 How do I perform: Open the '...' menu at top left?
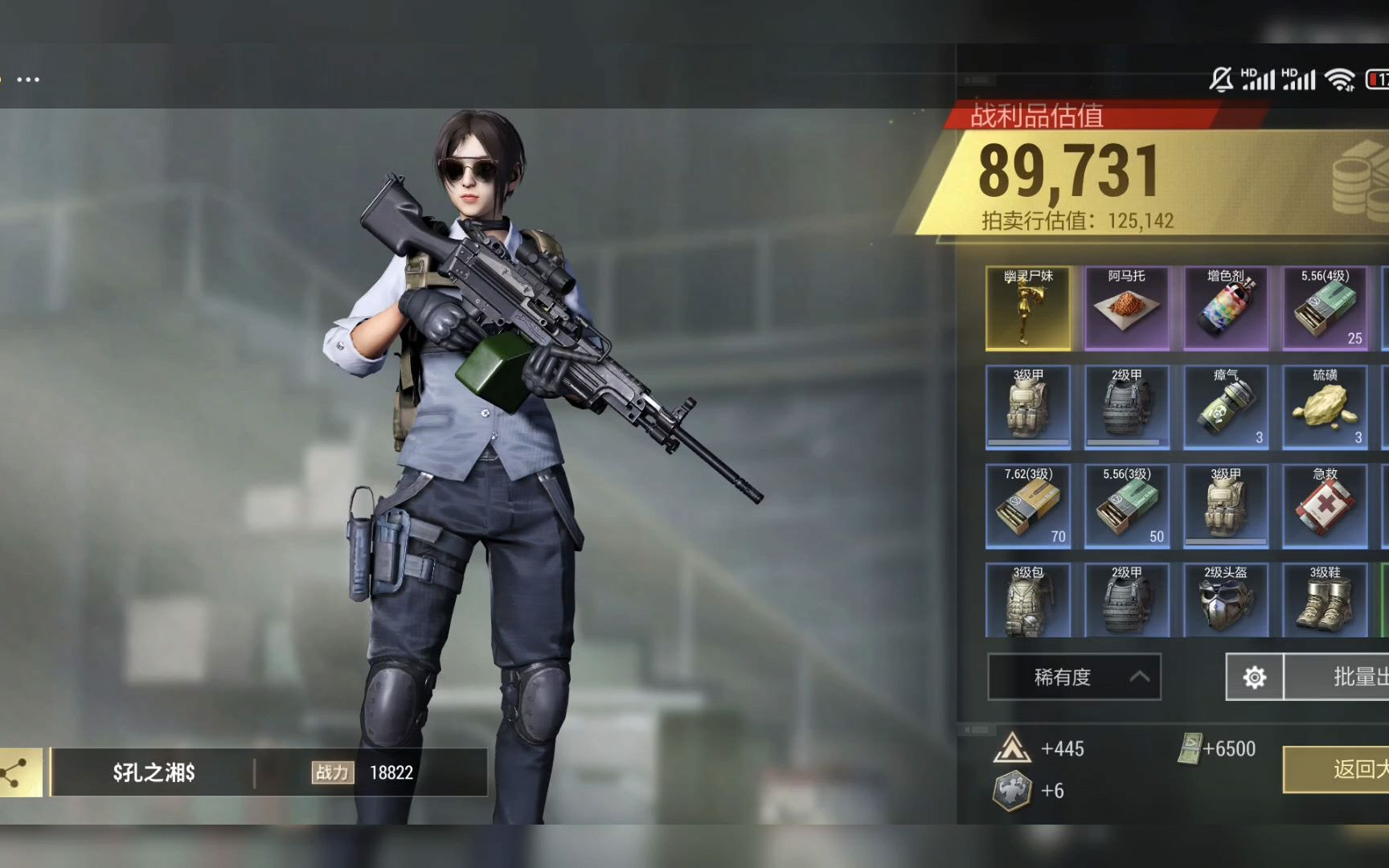pyautogui.click(x=29, y=79)
